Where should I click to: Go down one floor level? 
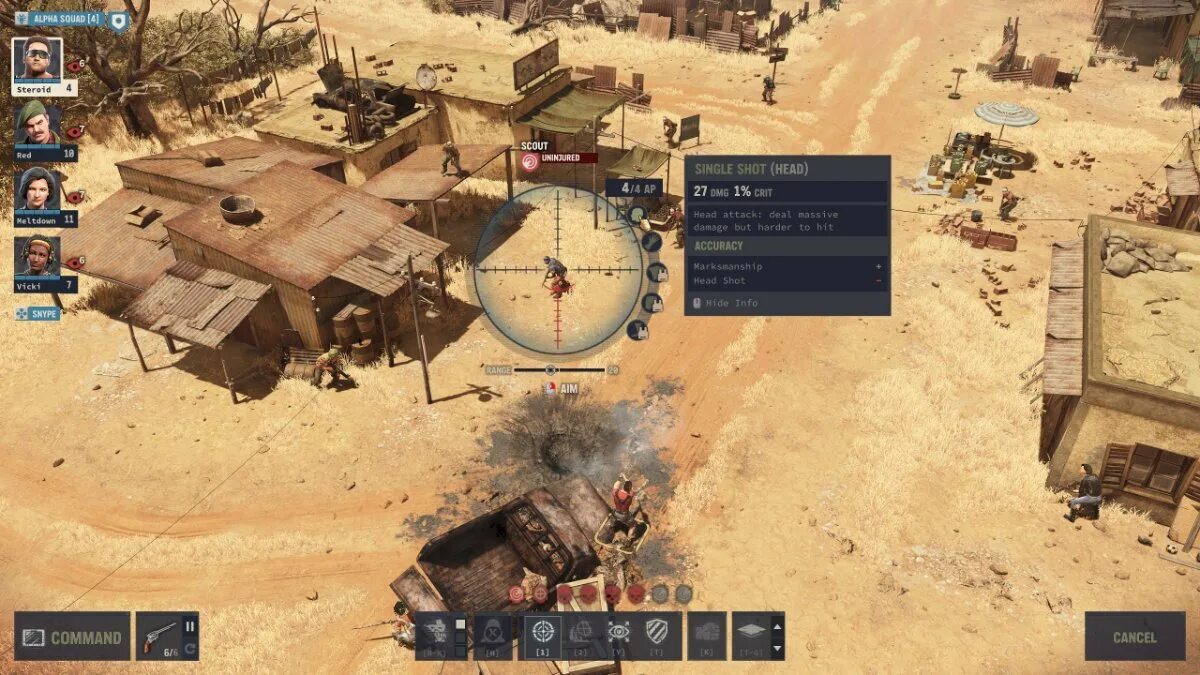(778, 647)
